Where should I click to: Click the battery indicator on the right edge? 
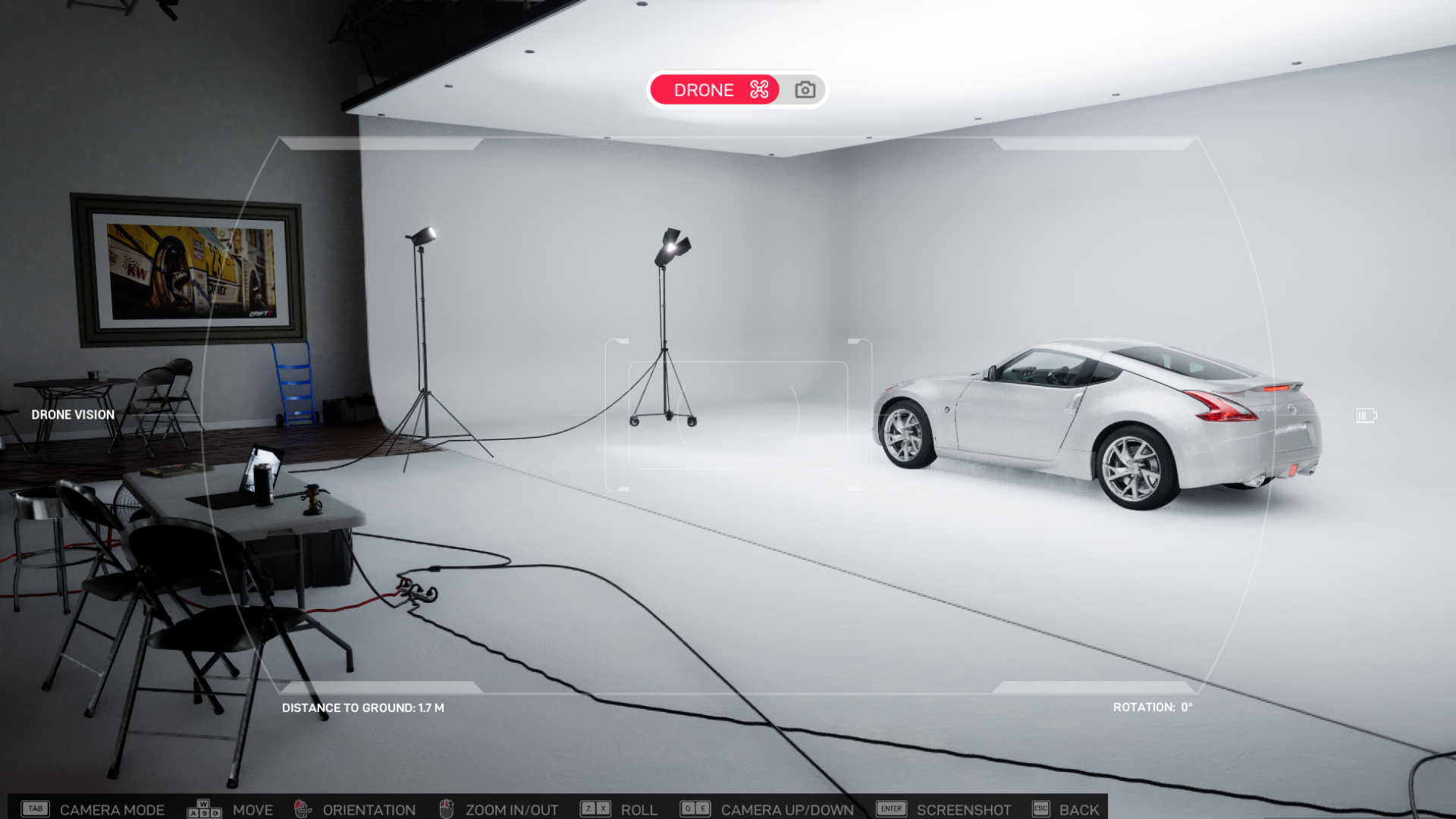pyautogui.click(x=1366, y=415)
